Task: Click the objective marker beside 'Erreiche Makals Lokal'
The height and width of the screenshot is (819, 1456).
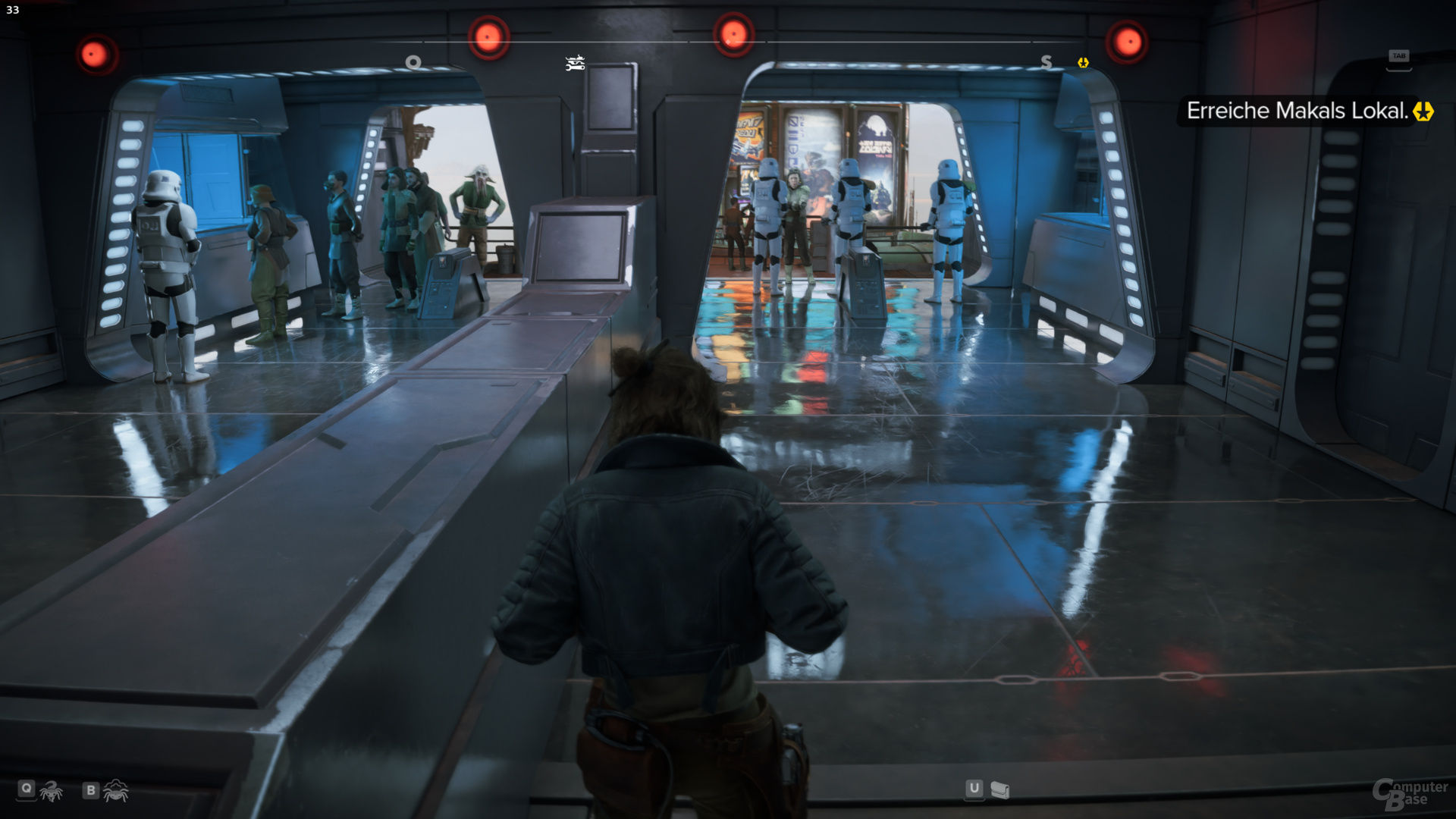Action: click(x=1422, y=111)
